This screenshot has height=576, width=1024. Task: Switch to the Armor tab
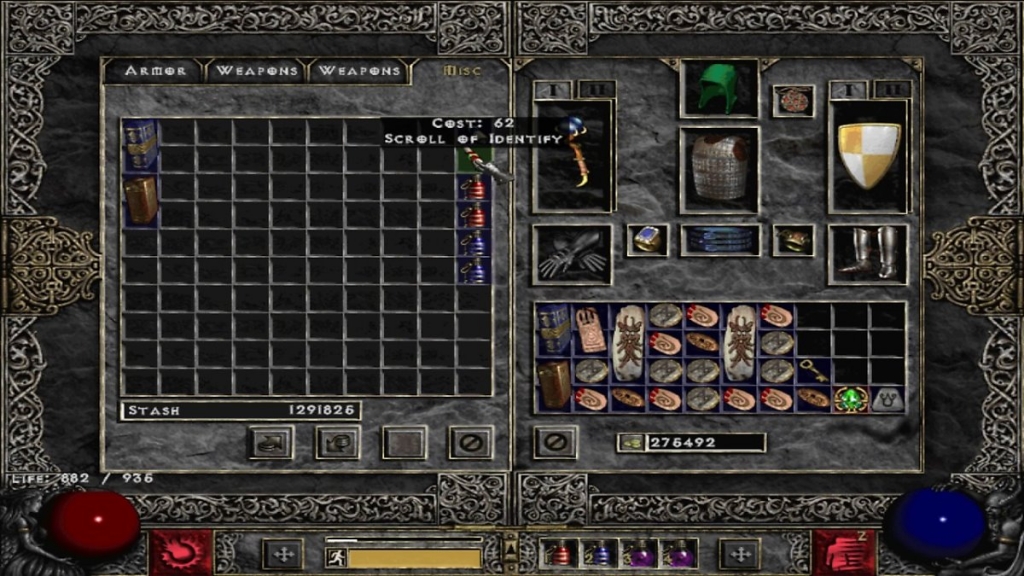tap(155, 71)
